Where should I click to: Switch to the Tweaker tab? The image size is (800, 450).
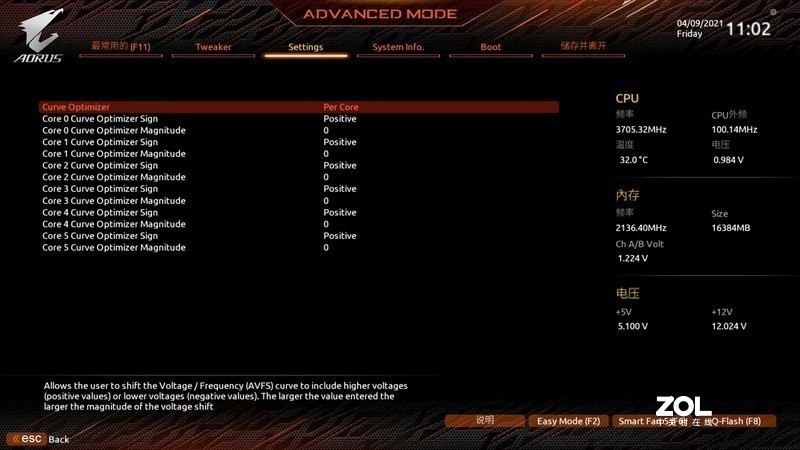tap(213, 47)
